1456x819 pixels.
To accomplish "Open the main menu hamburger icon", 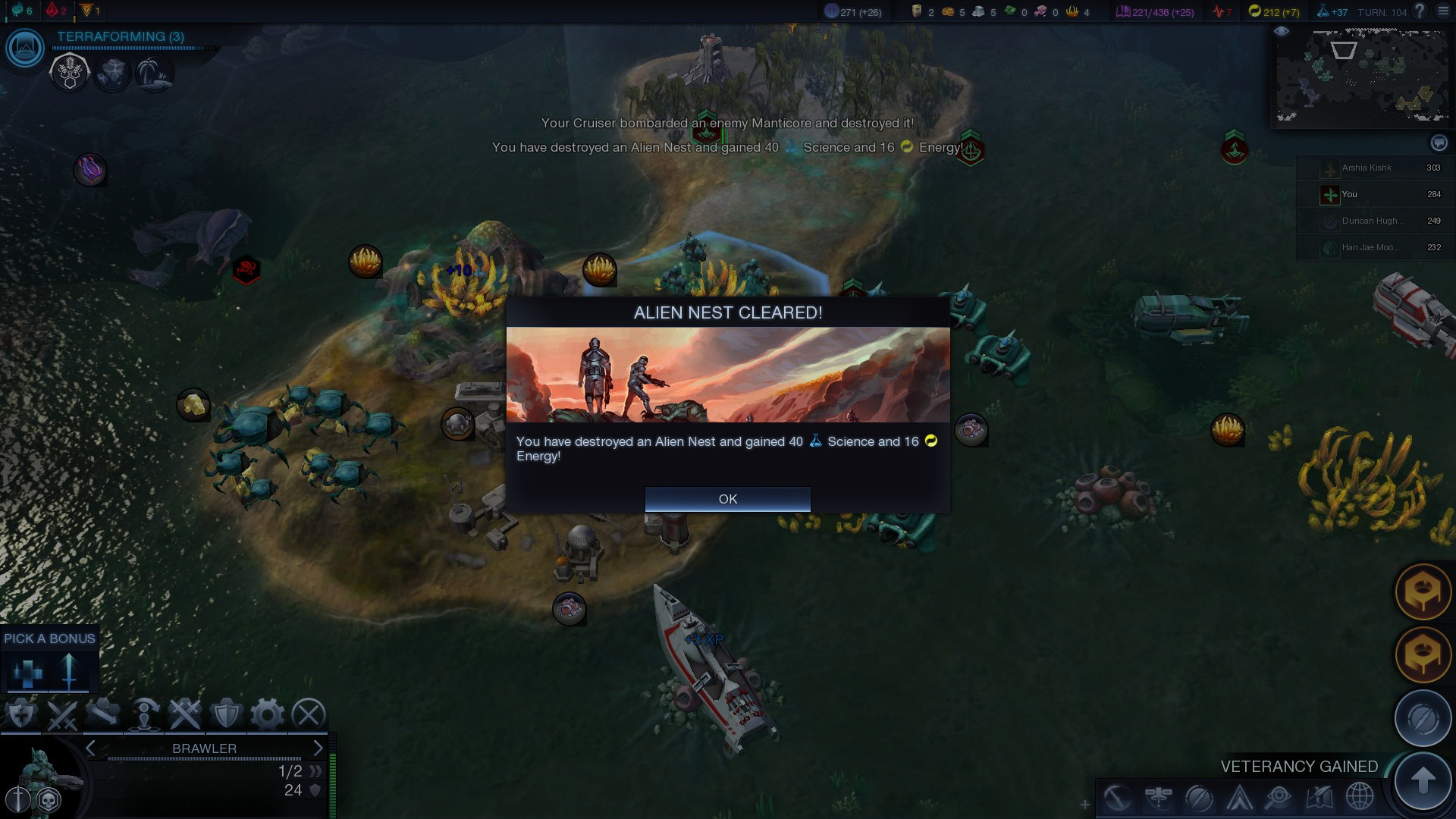I will pos(1442,11).
